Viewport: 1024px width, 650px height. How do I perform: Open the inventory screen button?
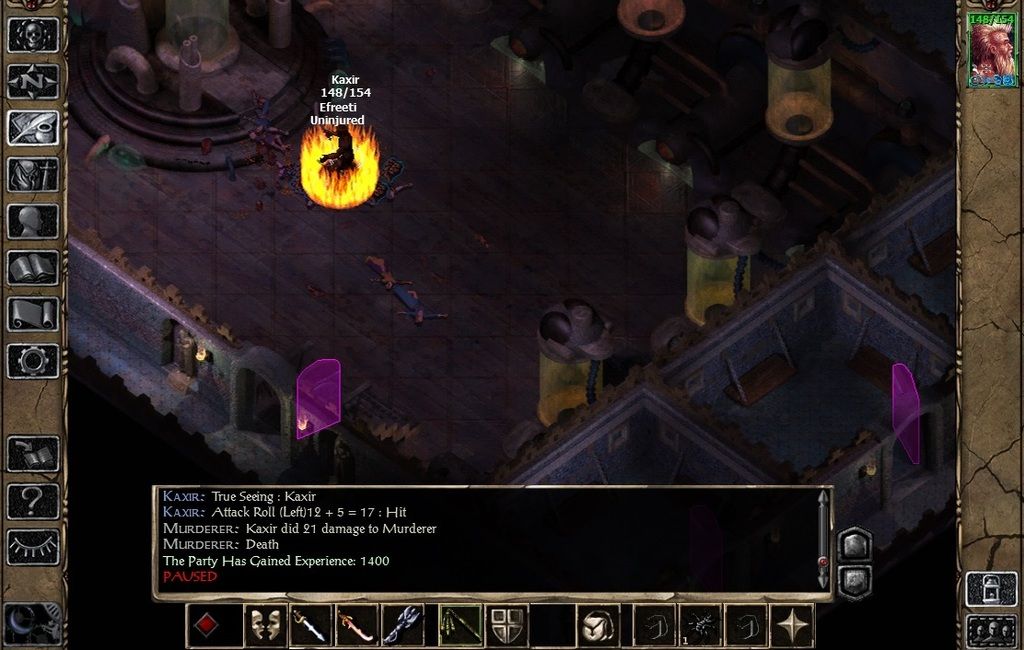(33, 174)
